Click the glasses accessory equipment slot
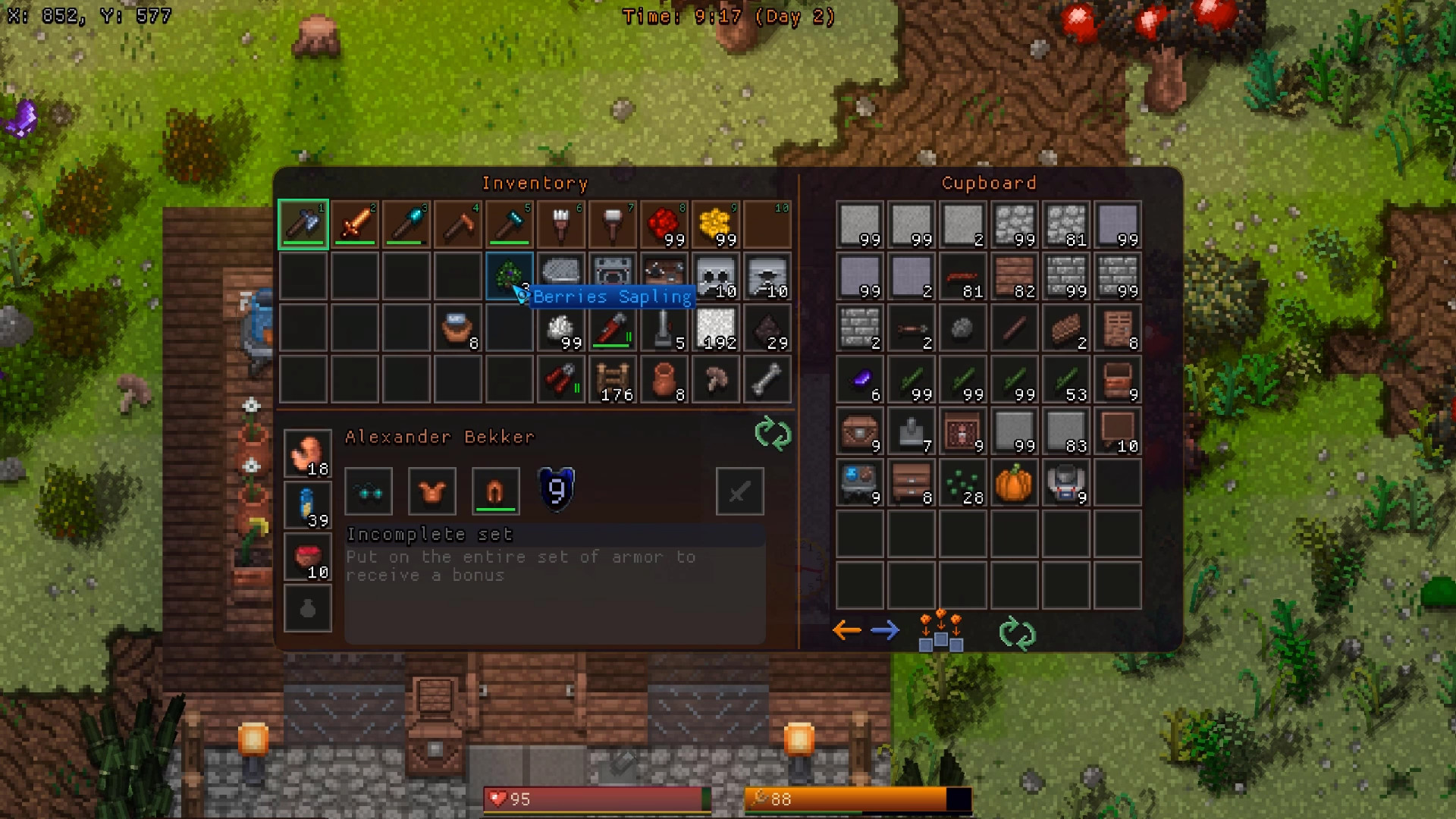1456x819 pixels. (x=369, y=491)
